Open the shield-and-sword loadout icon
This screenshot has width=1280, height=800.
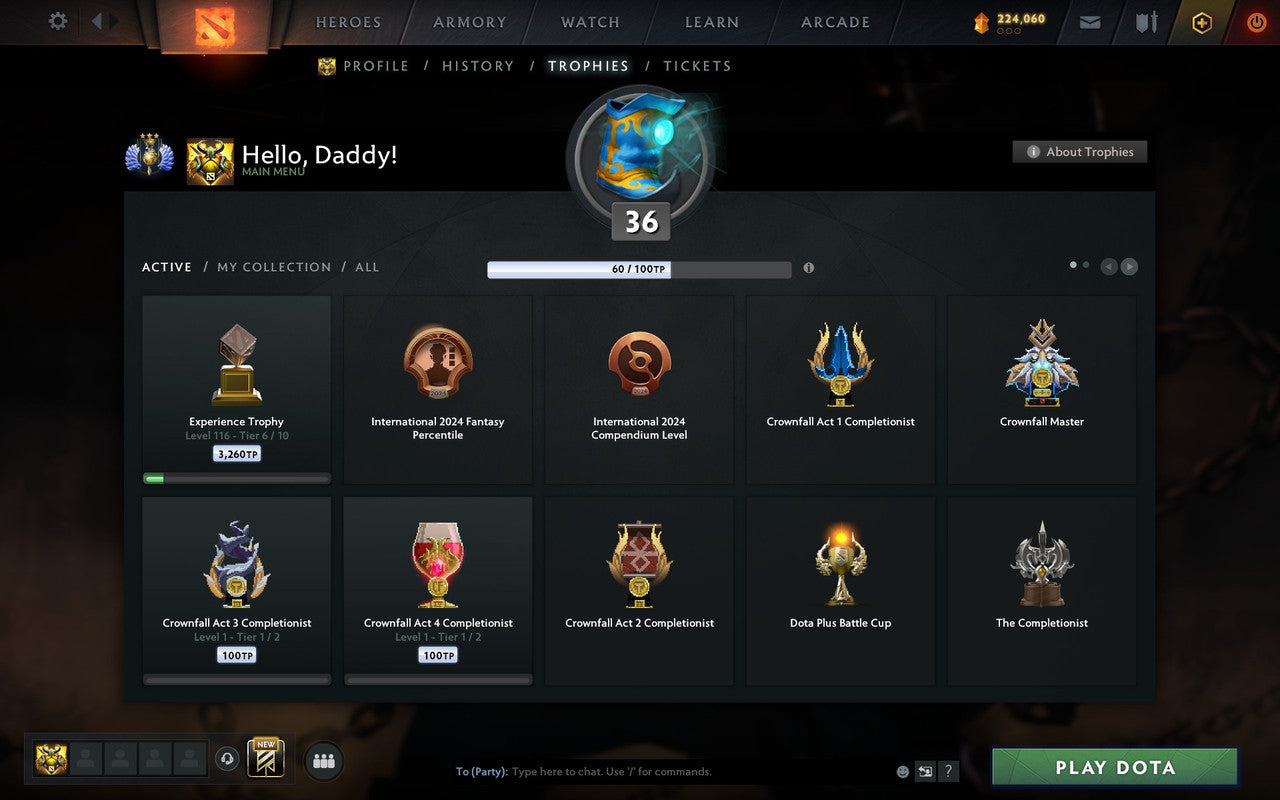click(x=1145, y=21)
